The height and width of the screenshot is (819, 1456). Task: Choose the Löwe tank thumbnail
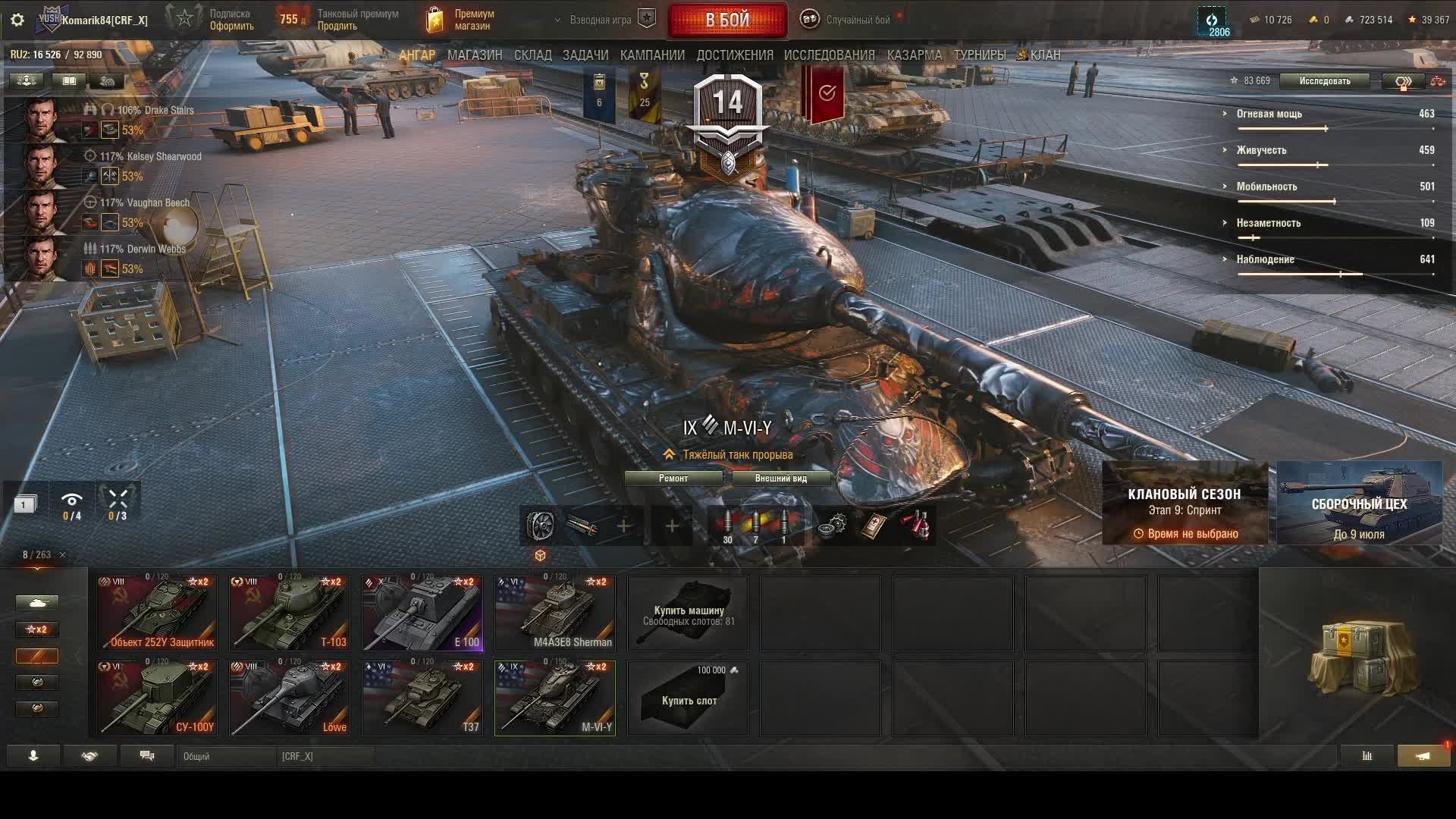click(290, 698)
